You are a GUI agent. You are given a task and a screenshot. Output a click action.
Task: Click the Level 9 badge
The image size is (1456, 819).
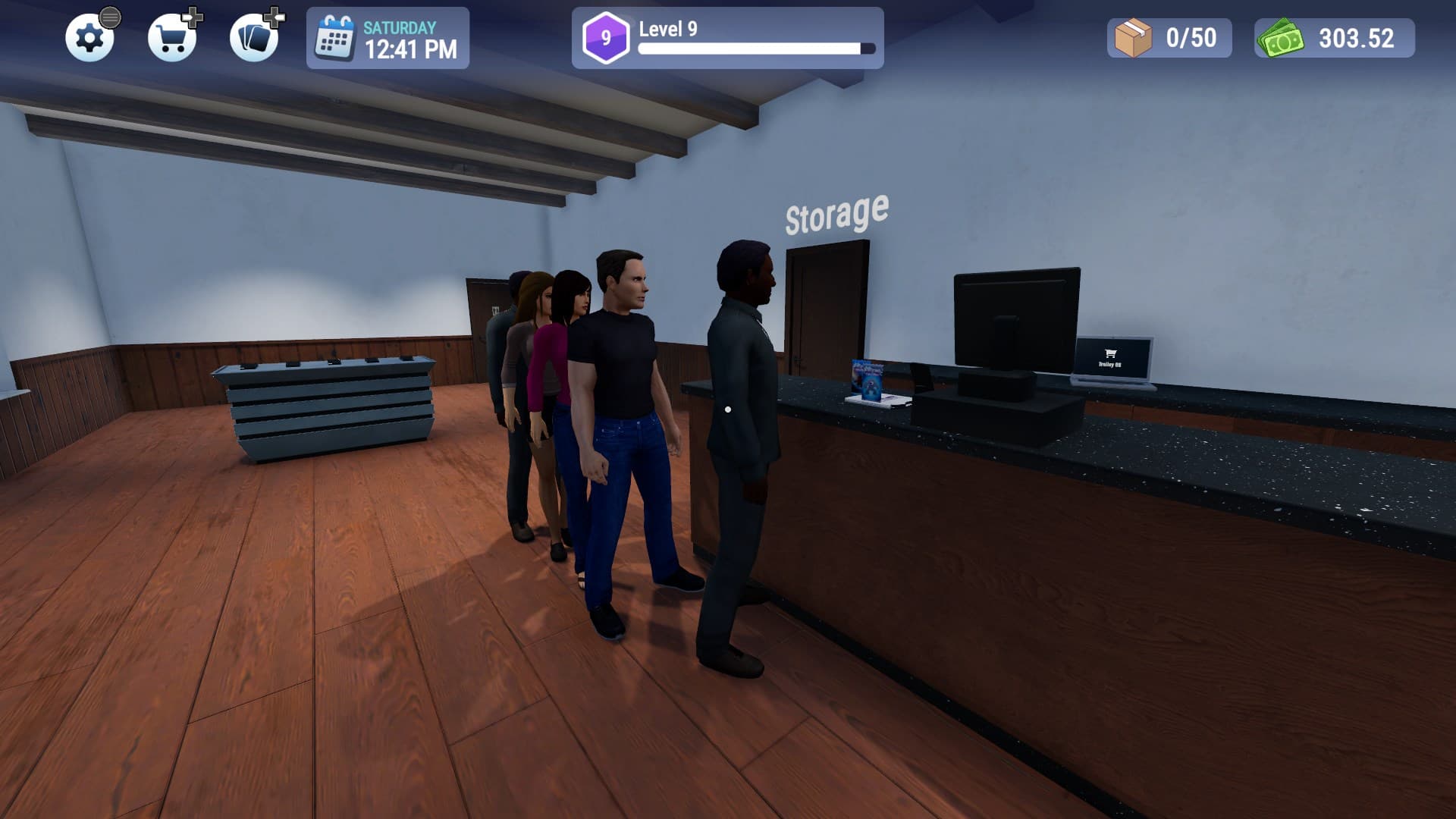pyautogui.click(x=607, y=35)
